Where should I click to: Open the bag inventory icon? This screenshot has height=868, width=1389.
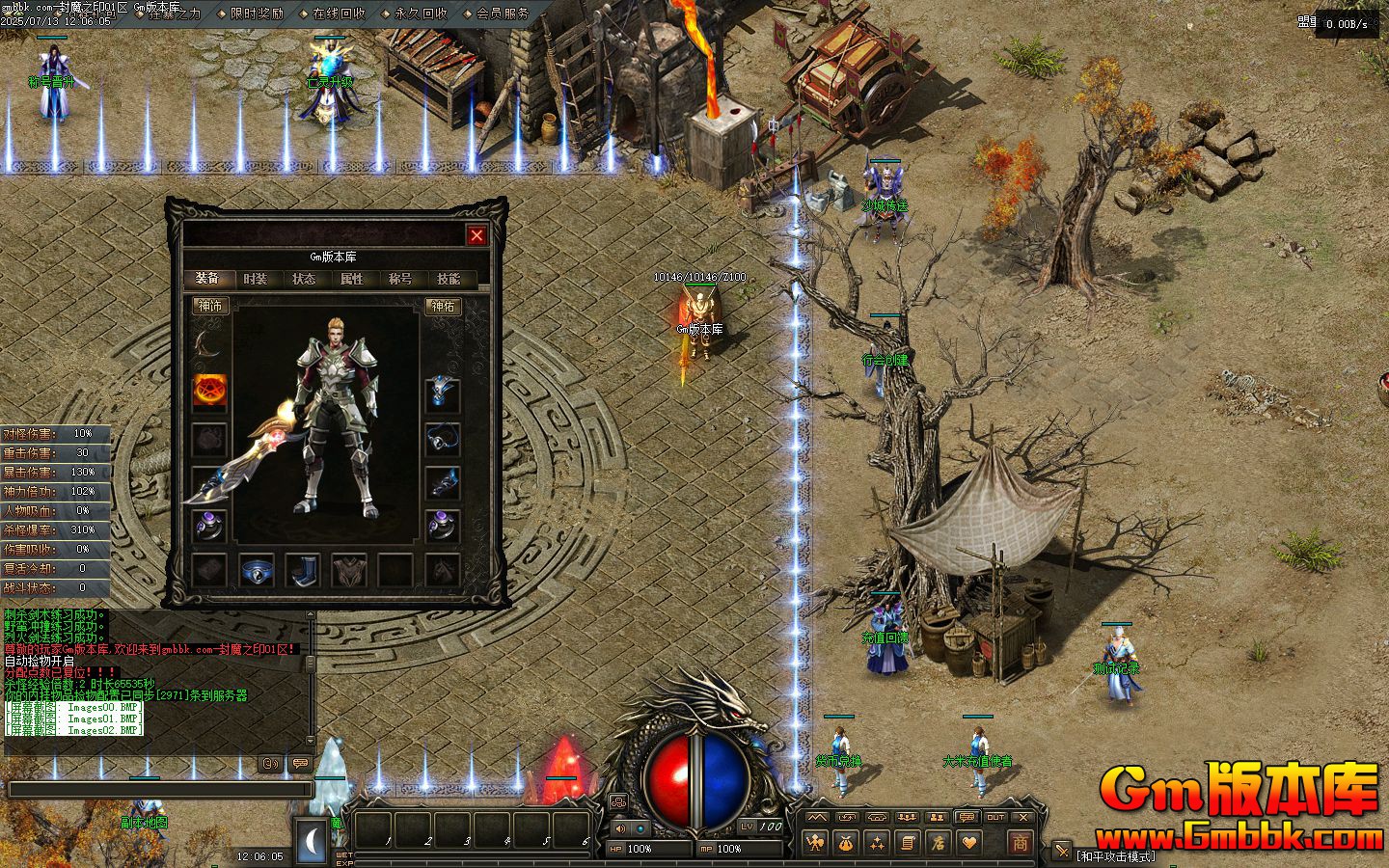click(846, 843)
